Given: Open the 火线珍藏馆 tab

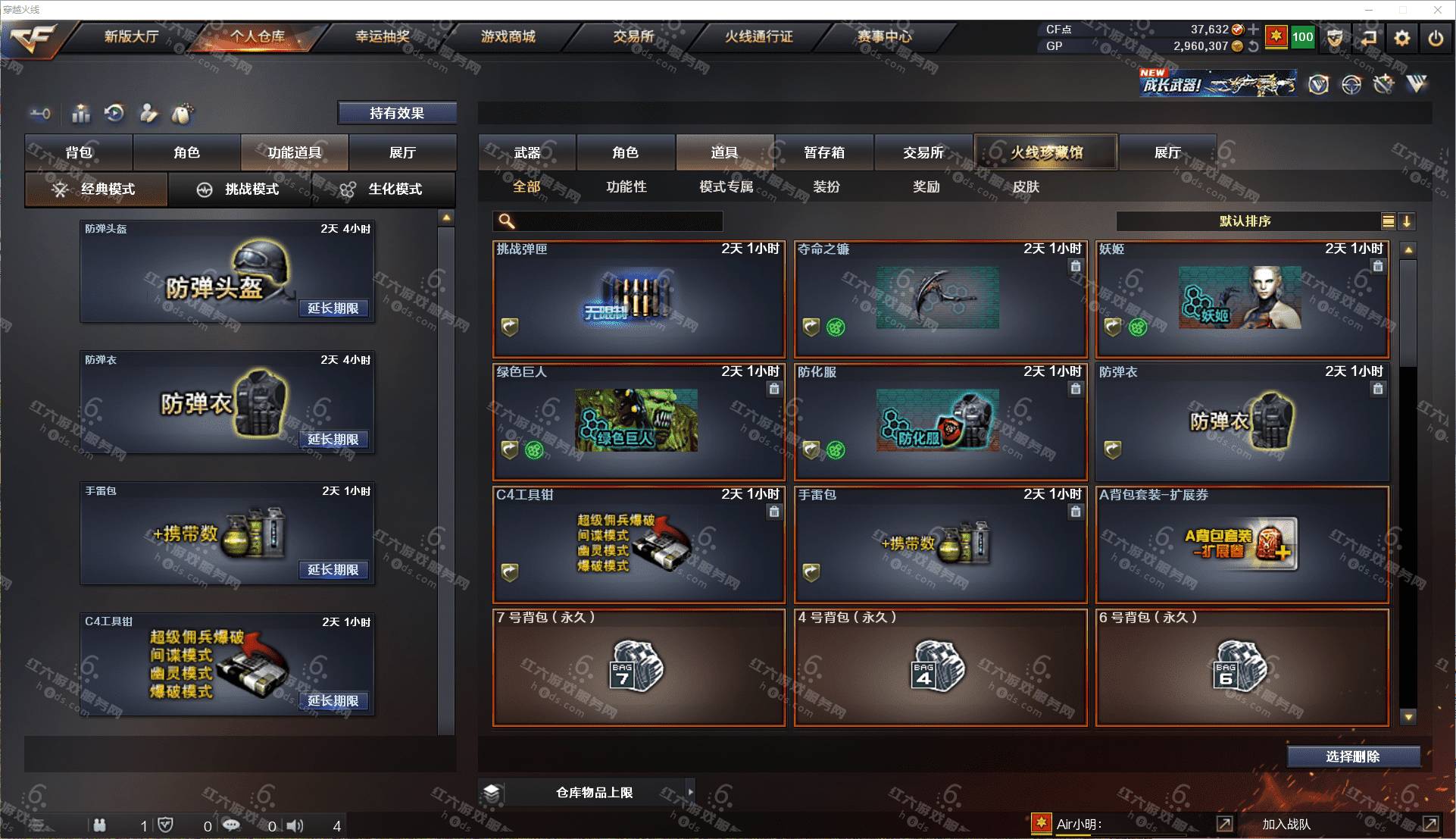Looking at the screenshot, I should 1046,152.
